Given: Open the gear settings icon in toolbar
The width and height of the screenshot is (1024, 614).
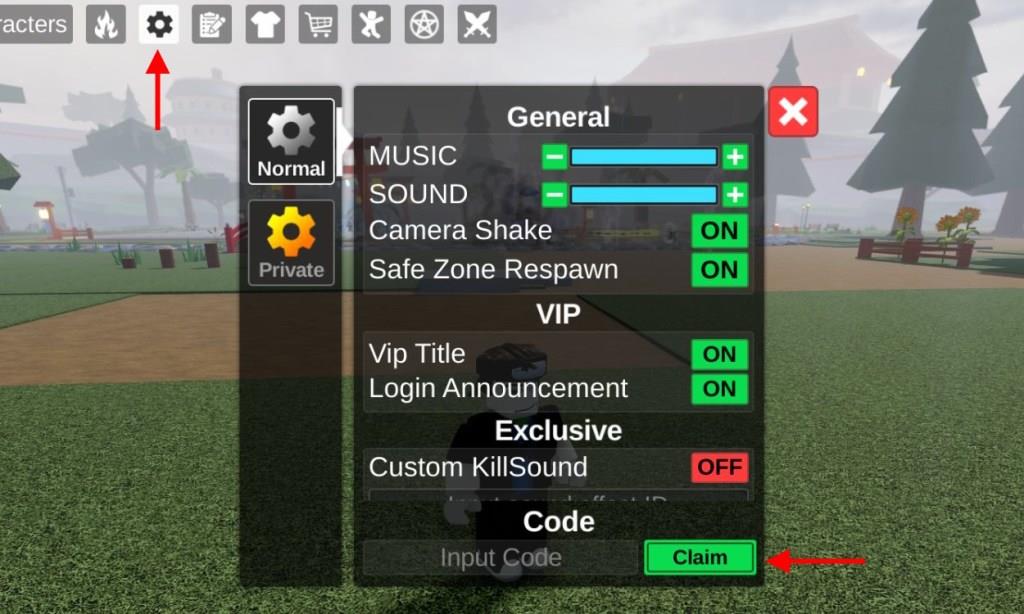Looking at the screenshot, I should coord(158,24).
